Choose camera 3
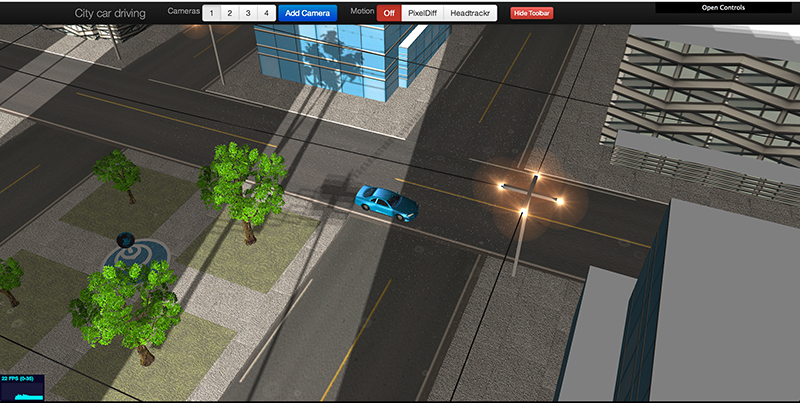The image size is (800, 403). point(249,13)
